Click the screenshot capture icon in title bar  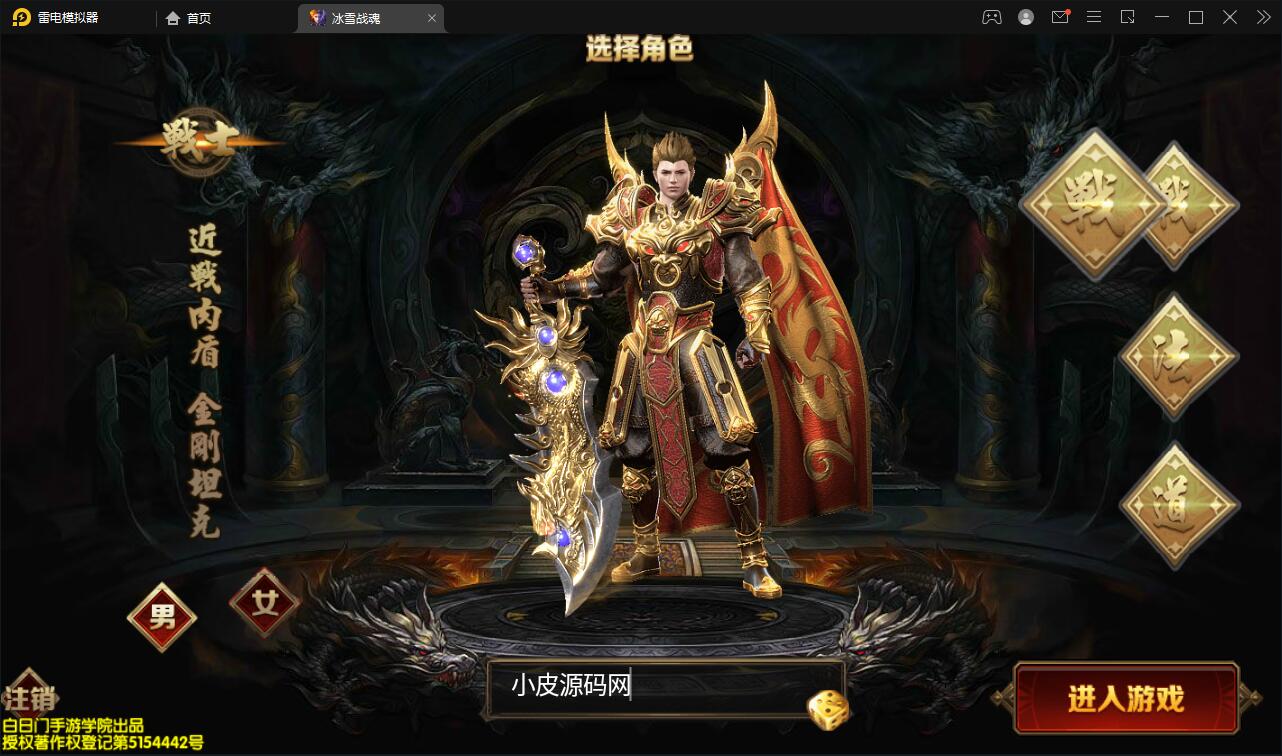1128,17
